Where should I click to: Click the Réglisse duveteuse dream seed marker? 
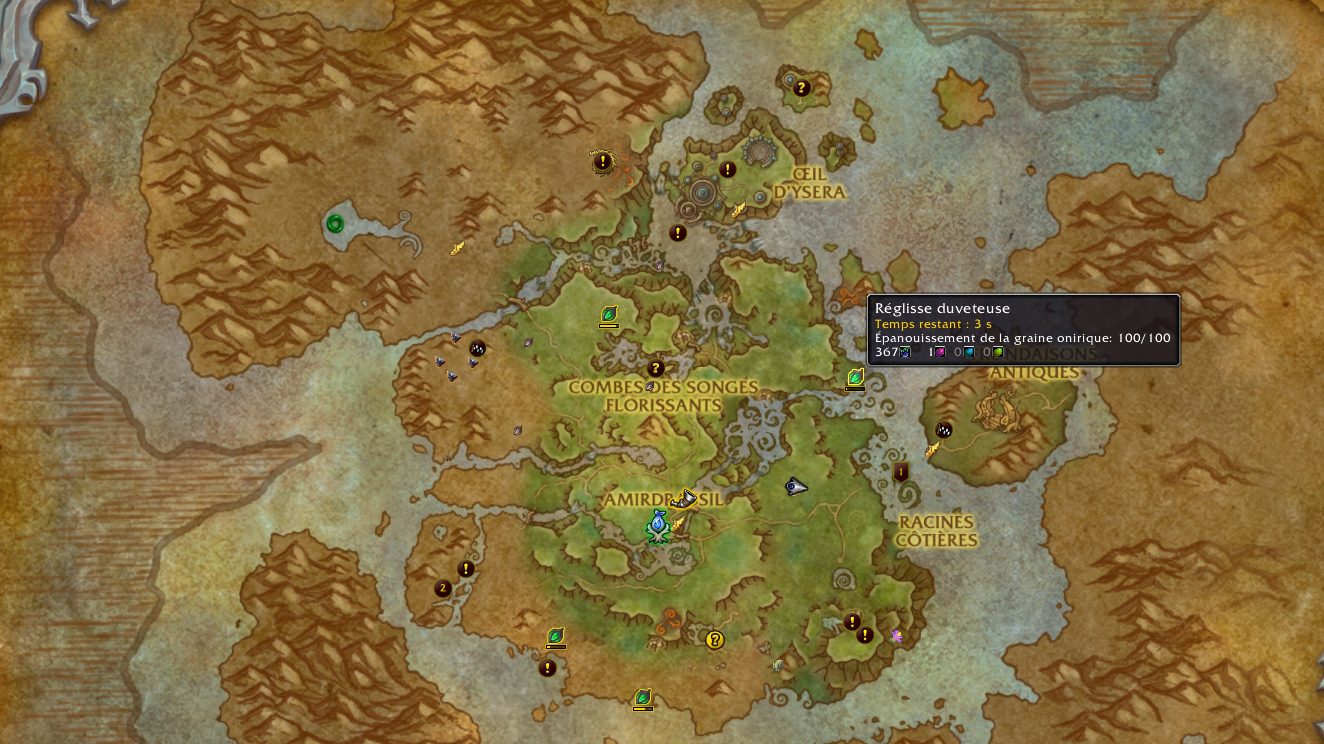point(855,377)
